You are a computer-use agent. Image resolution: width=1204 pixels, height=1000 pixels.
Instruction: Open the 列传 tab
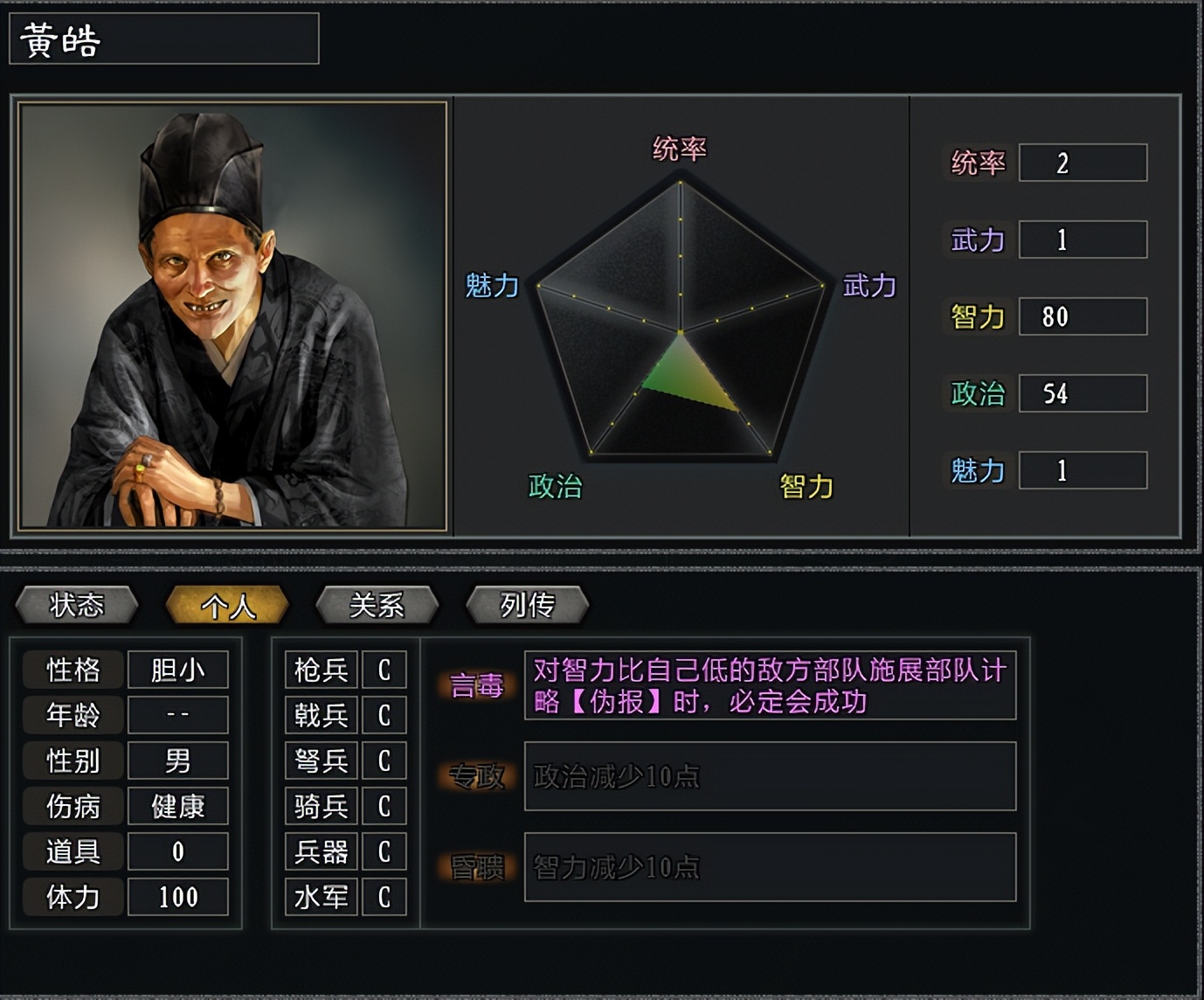coord(526,604)
